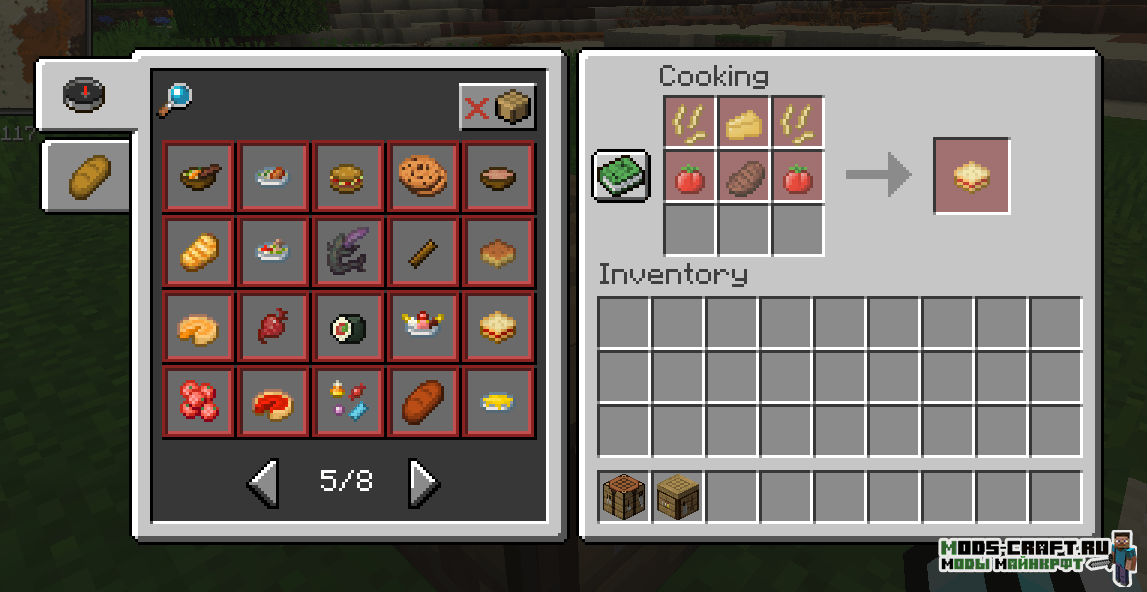
Task: Go to the next recipe page
Action: click(423, 483)
